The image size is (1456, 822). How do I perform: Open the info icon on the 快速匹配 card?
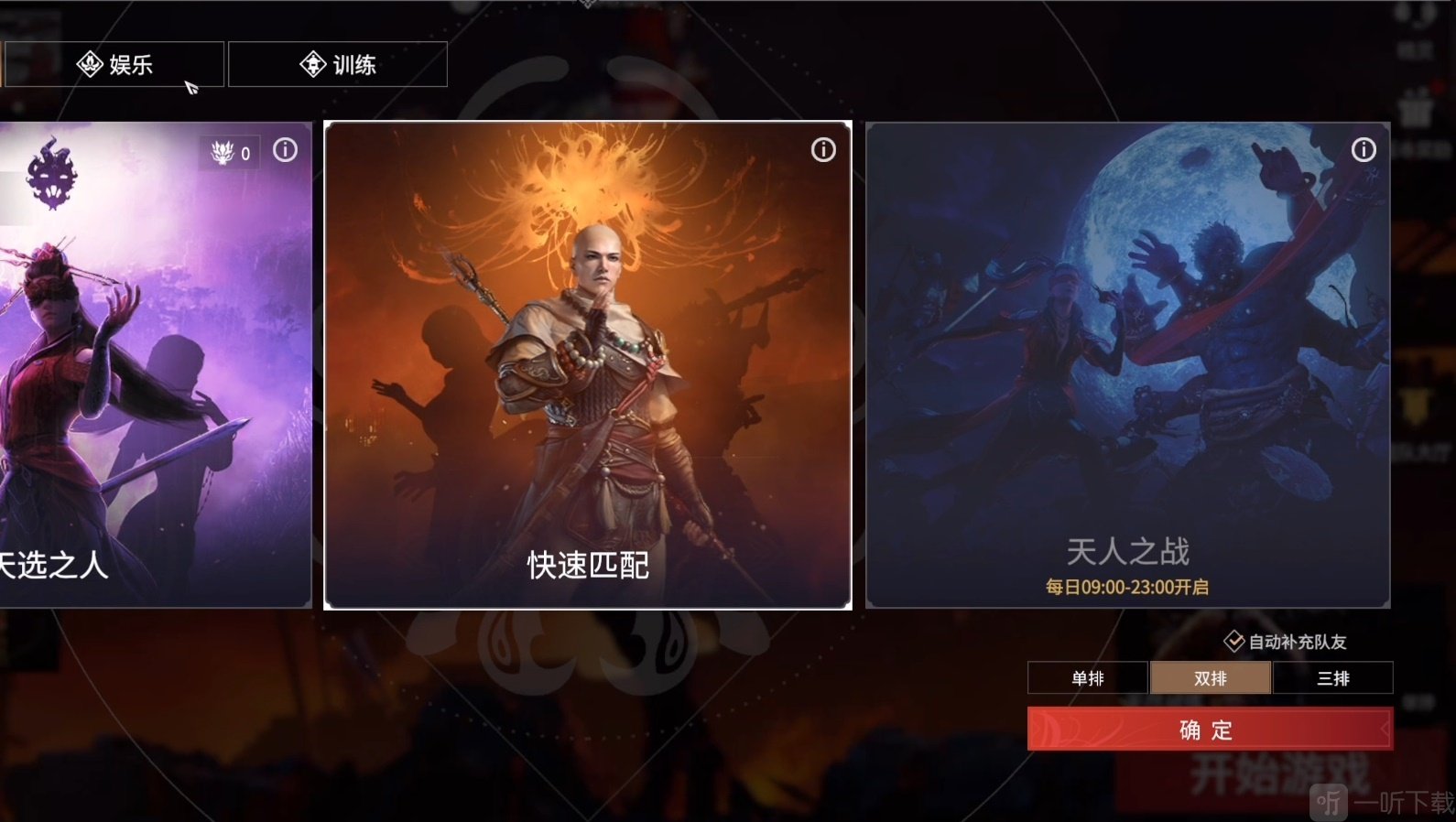(x=823, y=149)
